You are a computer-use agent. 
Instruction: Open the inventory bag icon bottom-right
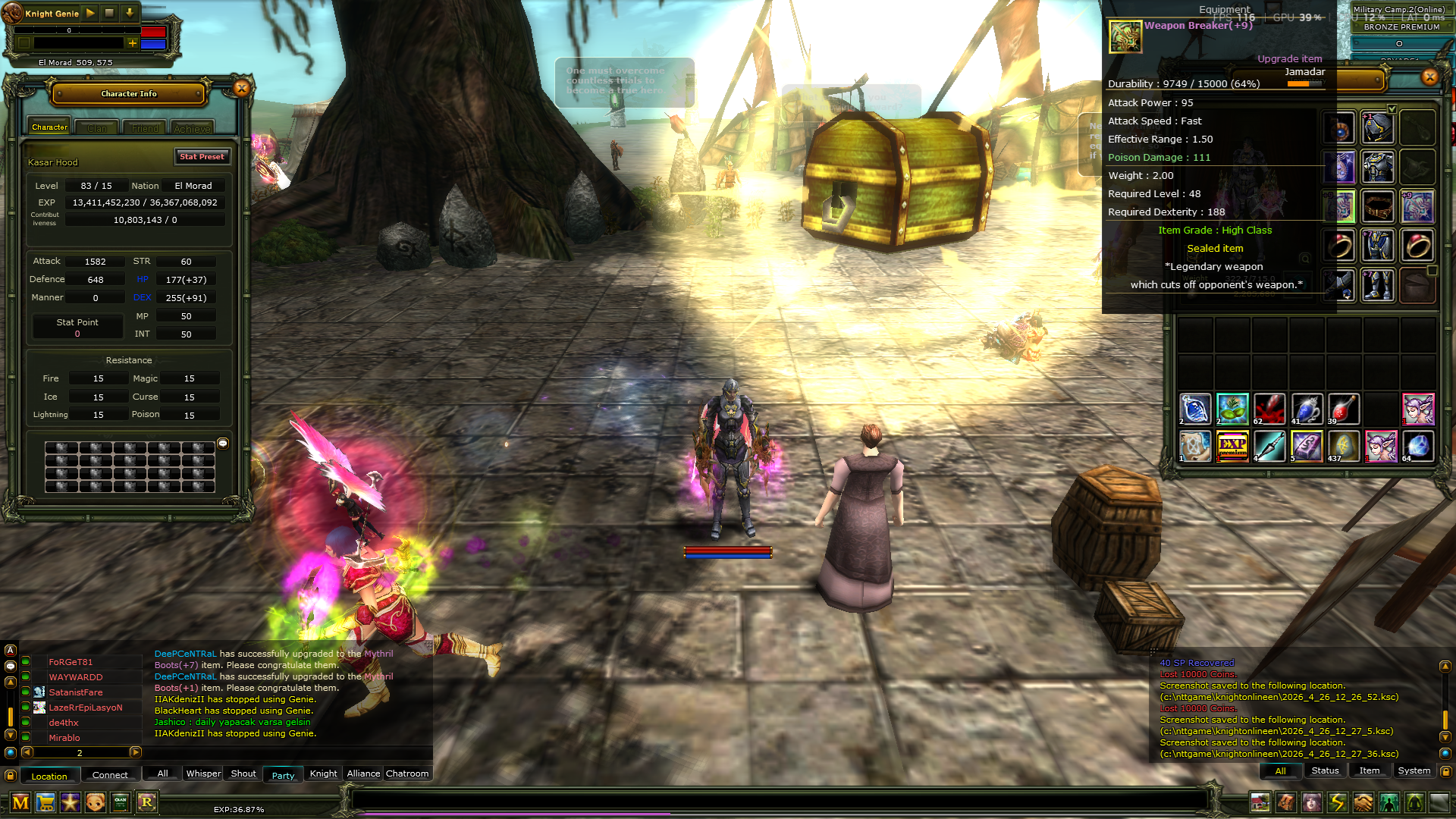click(1286, 802)
